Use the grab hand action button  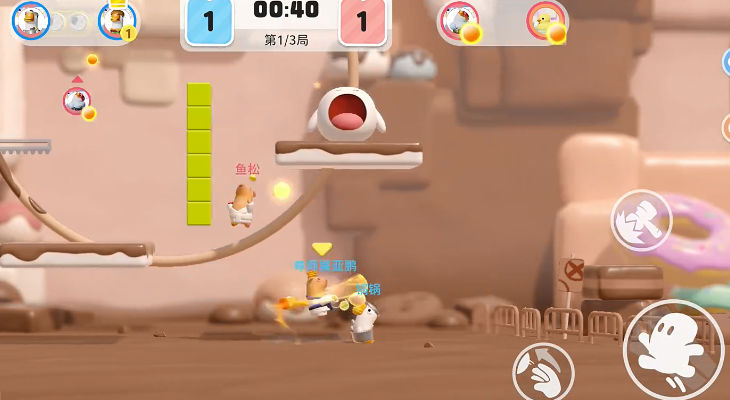[543, 372]
